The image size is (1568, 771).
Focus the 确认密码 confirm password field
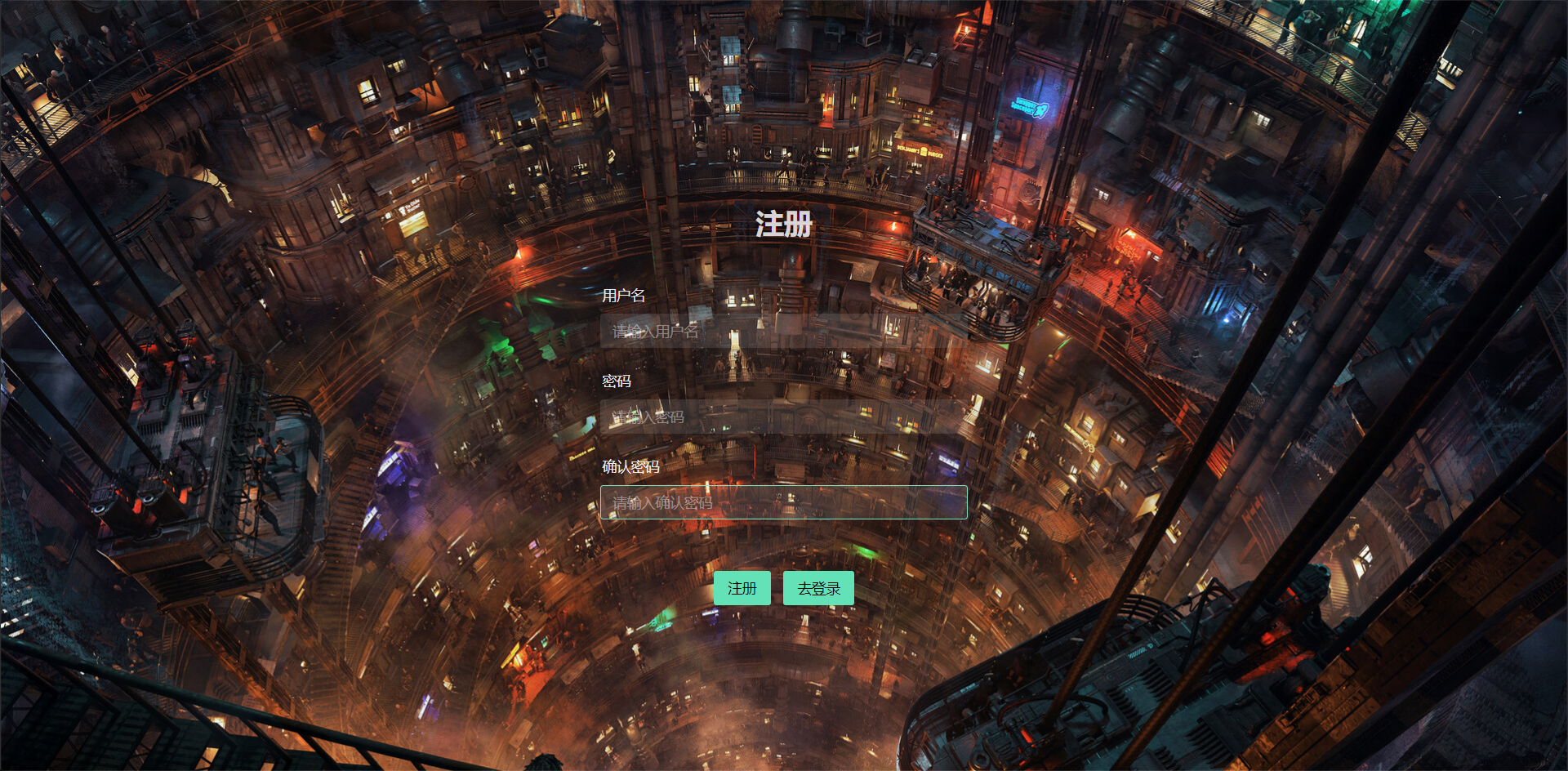[783, 503]
